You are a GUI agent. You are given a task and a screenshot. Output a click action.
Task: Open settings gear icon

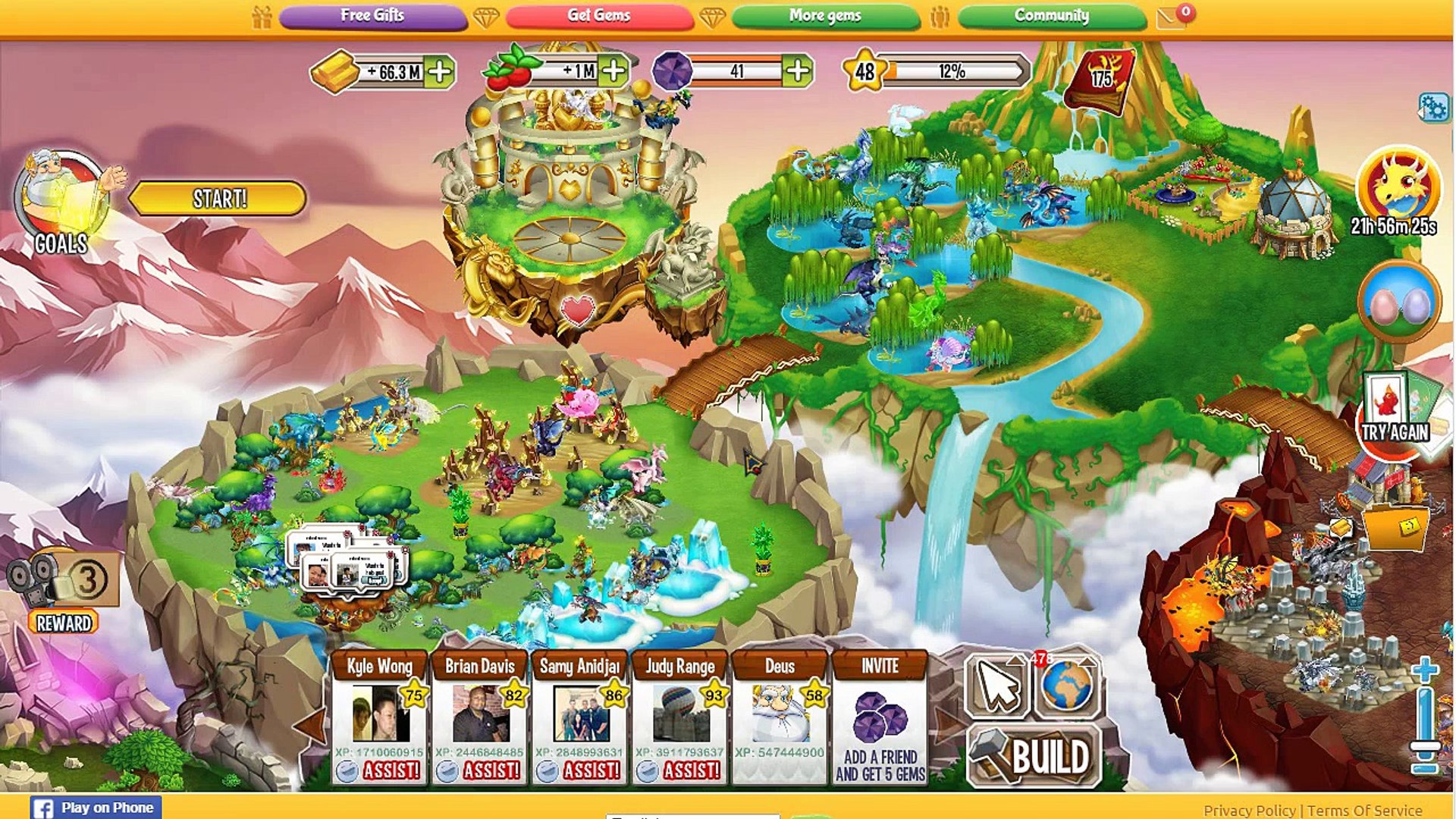tap(1432, 108)
